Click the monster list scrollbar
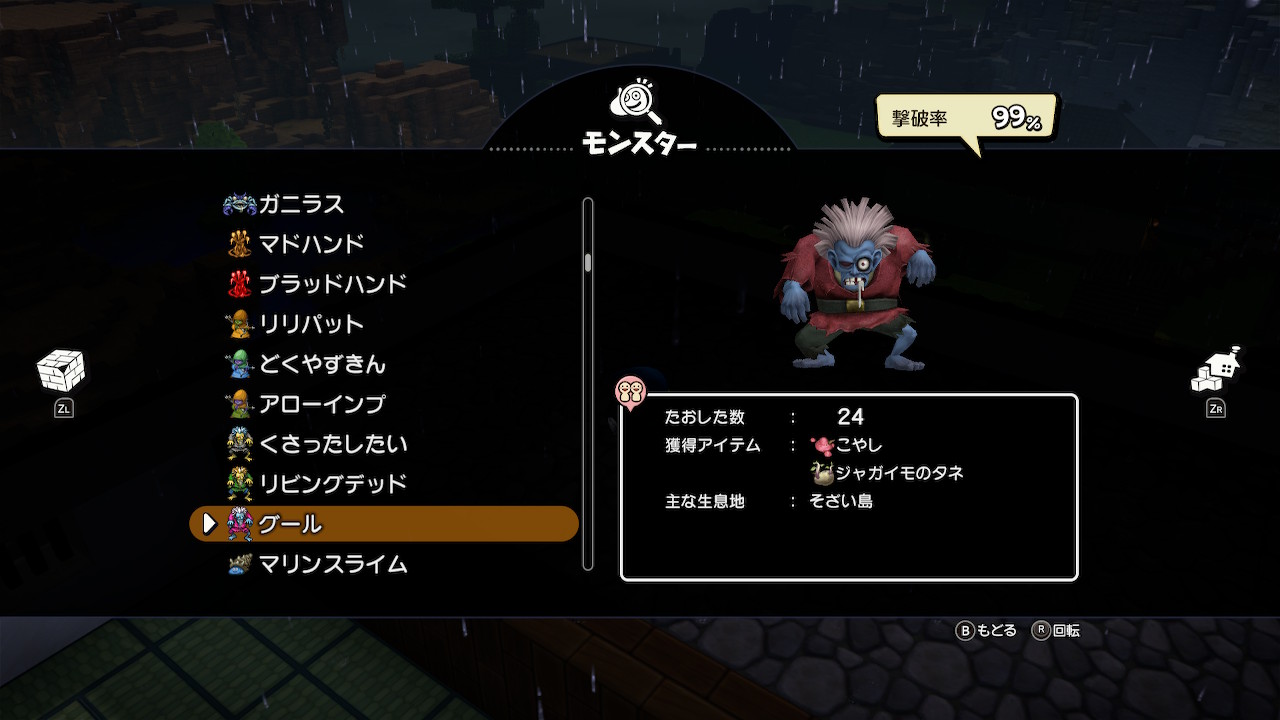This screenshot has width=1280, height=720. click(x=588, y=384)
